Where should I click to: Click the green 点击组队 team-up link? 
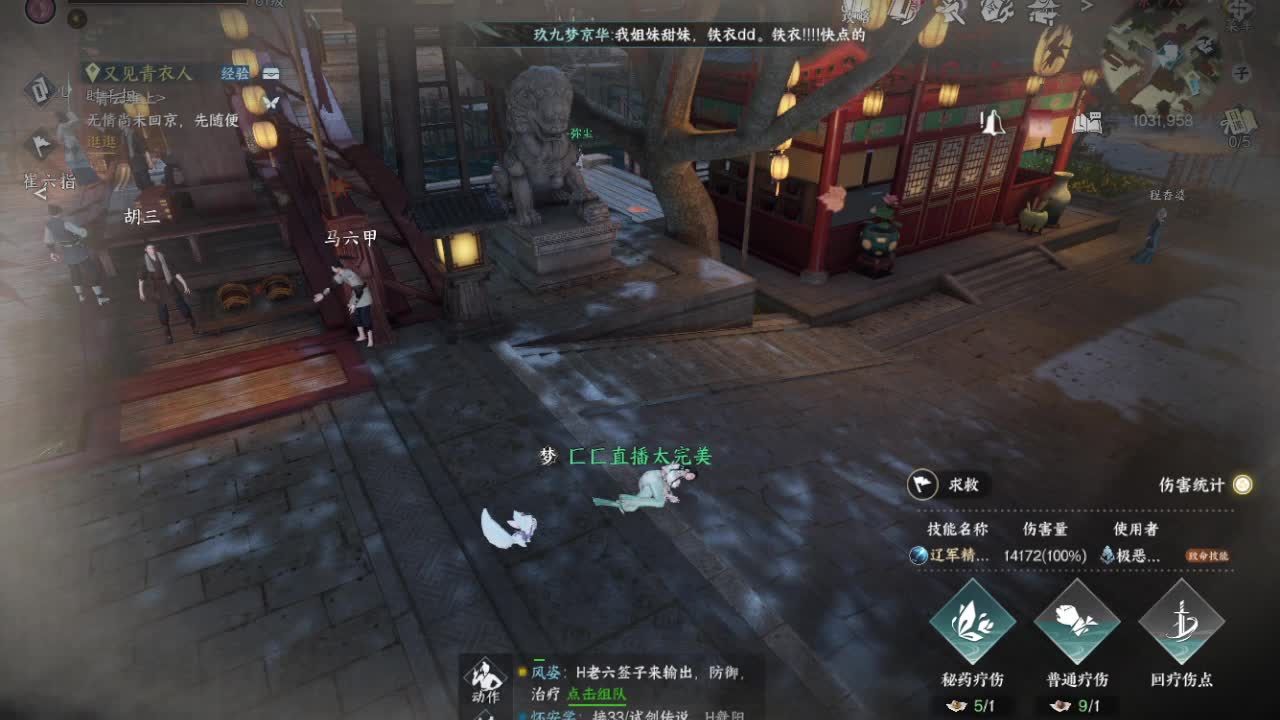(600, 691)
